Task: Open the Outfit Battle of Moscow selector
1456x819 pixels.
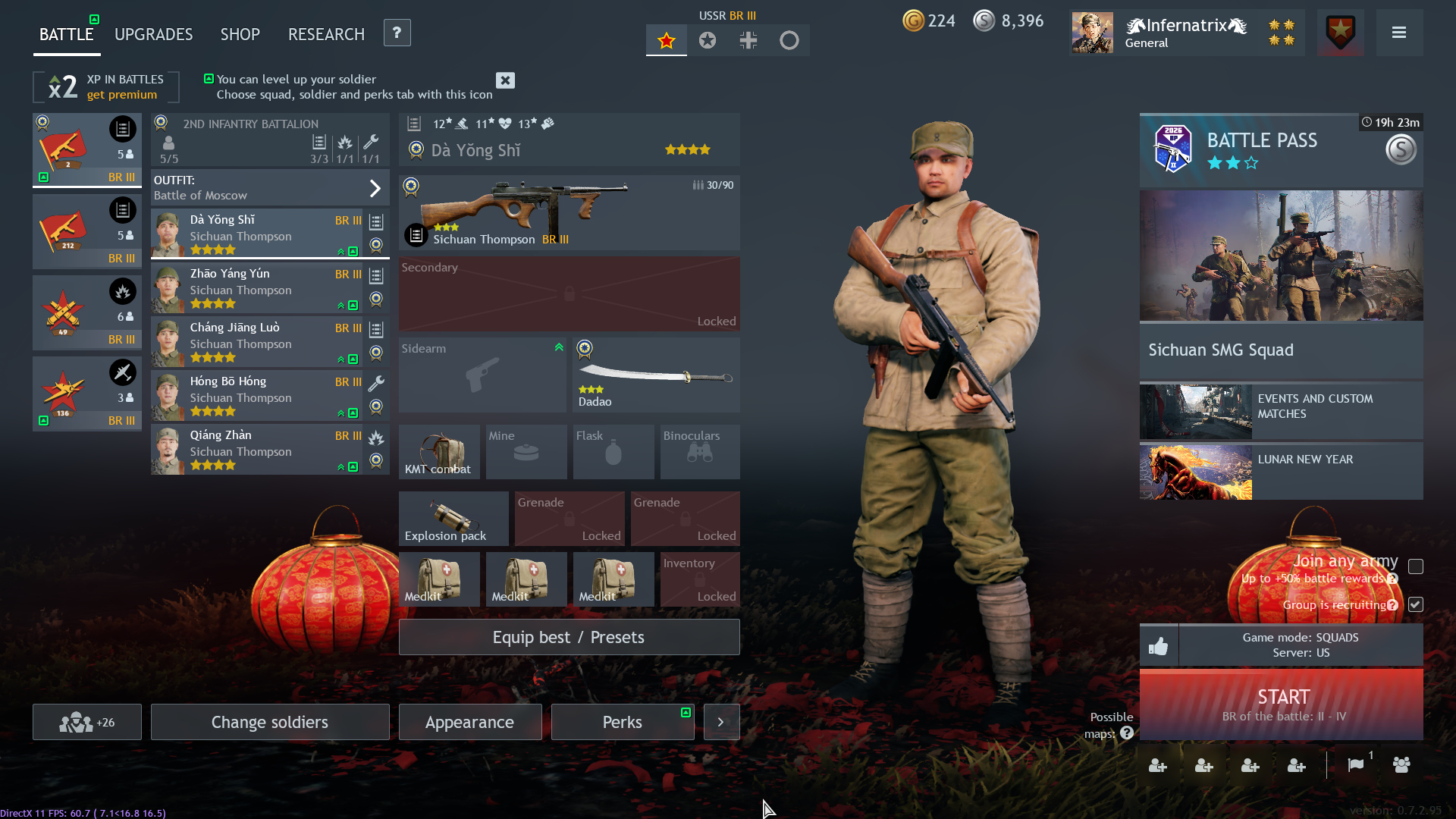Action: (x=270, y=187)
